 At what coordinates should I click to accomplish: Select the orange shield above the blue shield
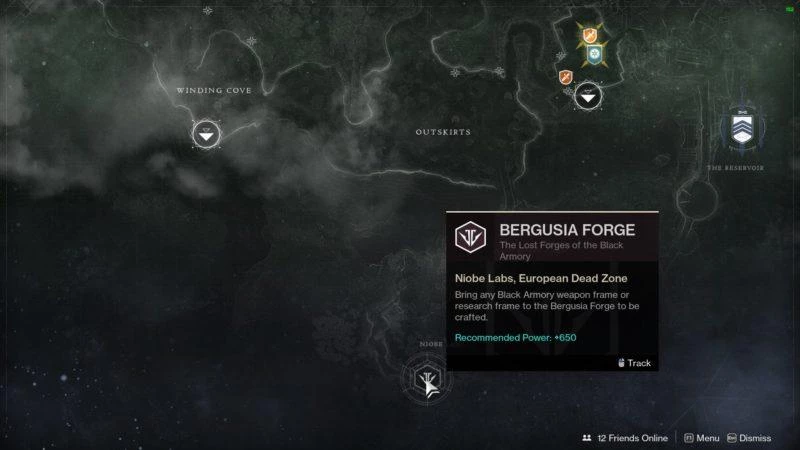click(590, 35)
